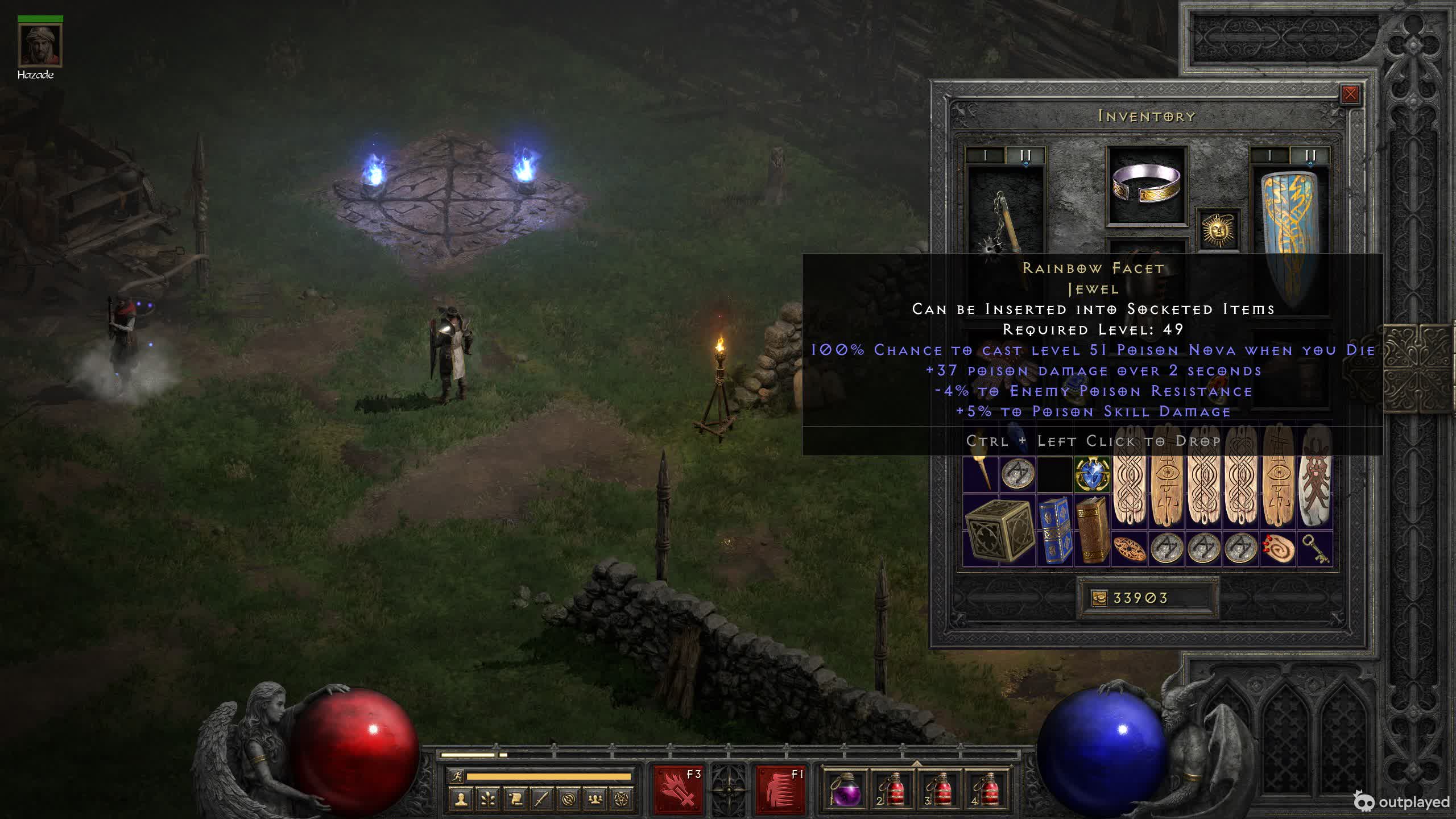Open the quest log scroll button
This screenshot has width=1456, height=819.
pyautogui.click(x=515, y=800)
